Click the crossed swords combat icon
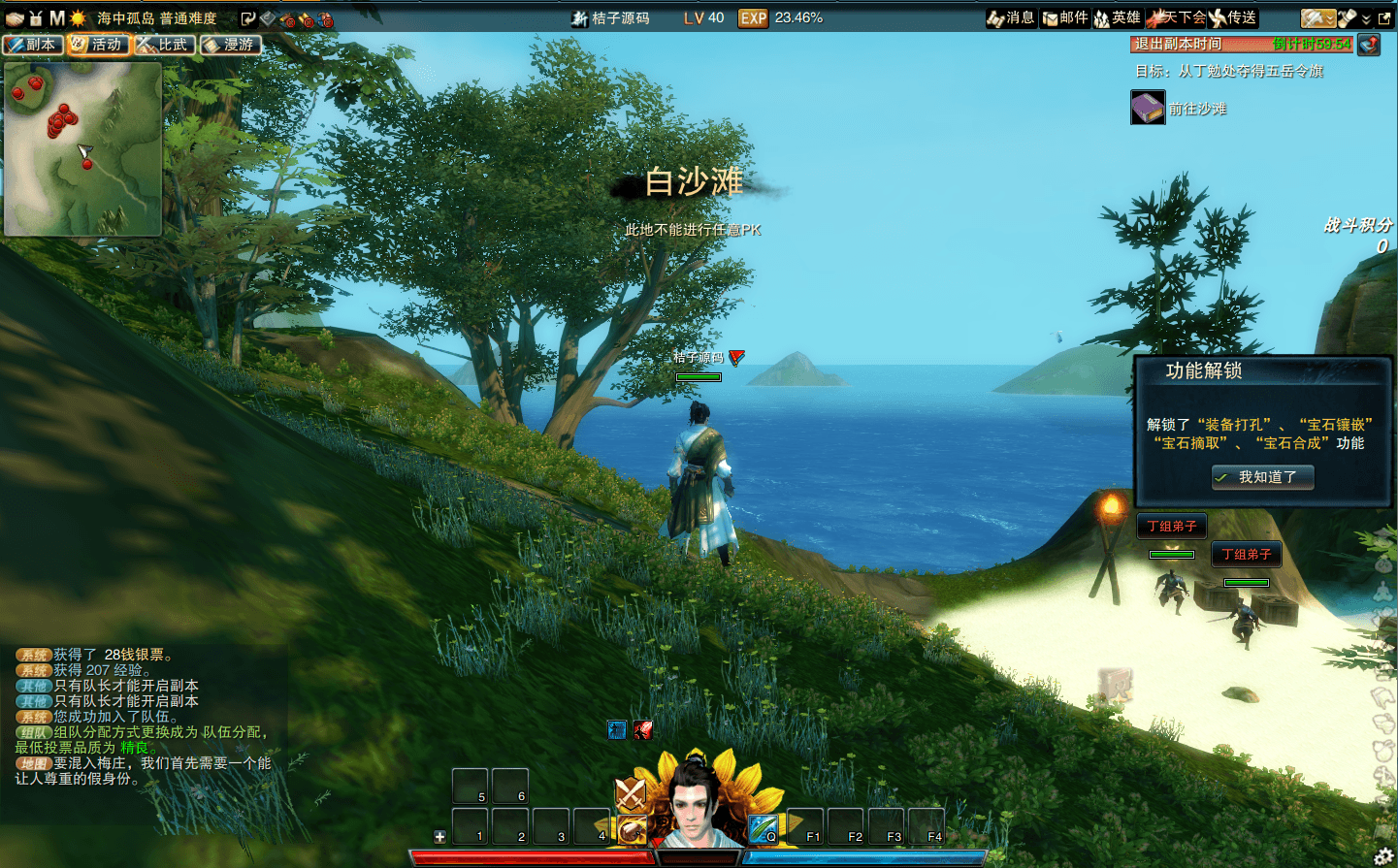Screen dimensions: 1398x868 click(631, 794)
